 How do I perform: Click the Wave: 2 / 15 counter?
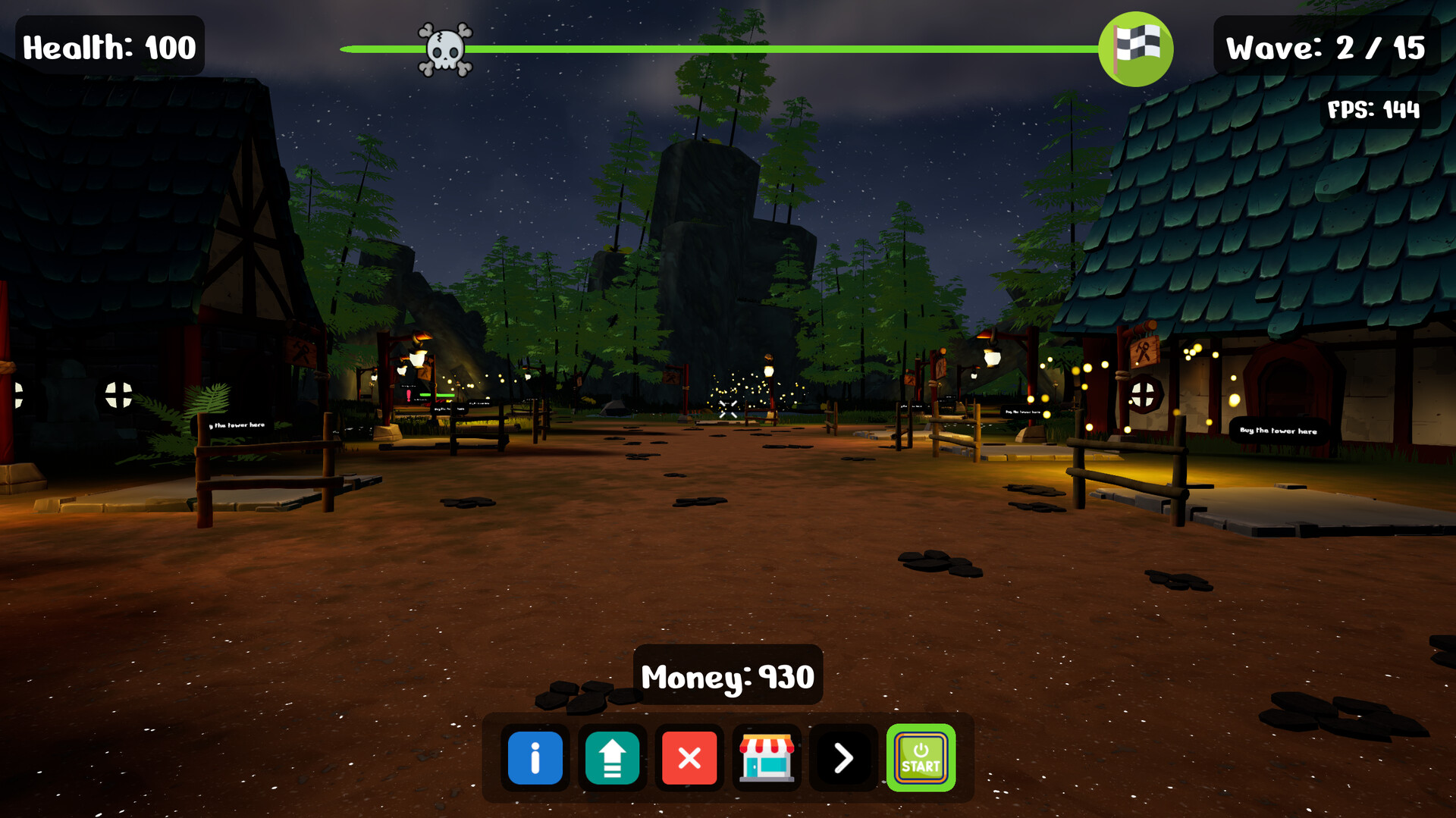(x=1326, y=46)
